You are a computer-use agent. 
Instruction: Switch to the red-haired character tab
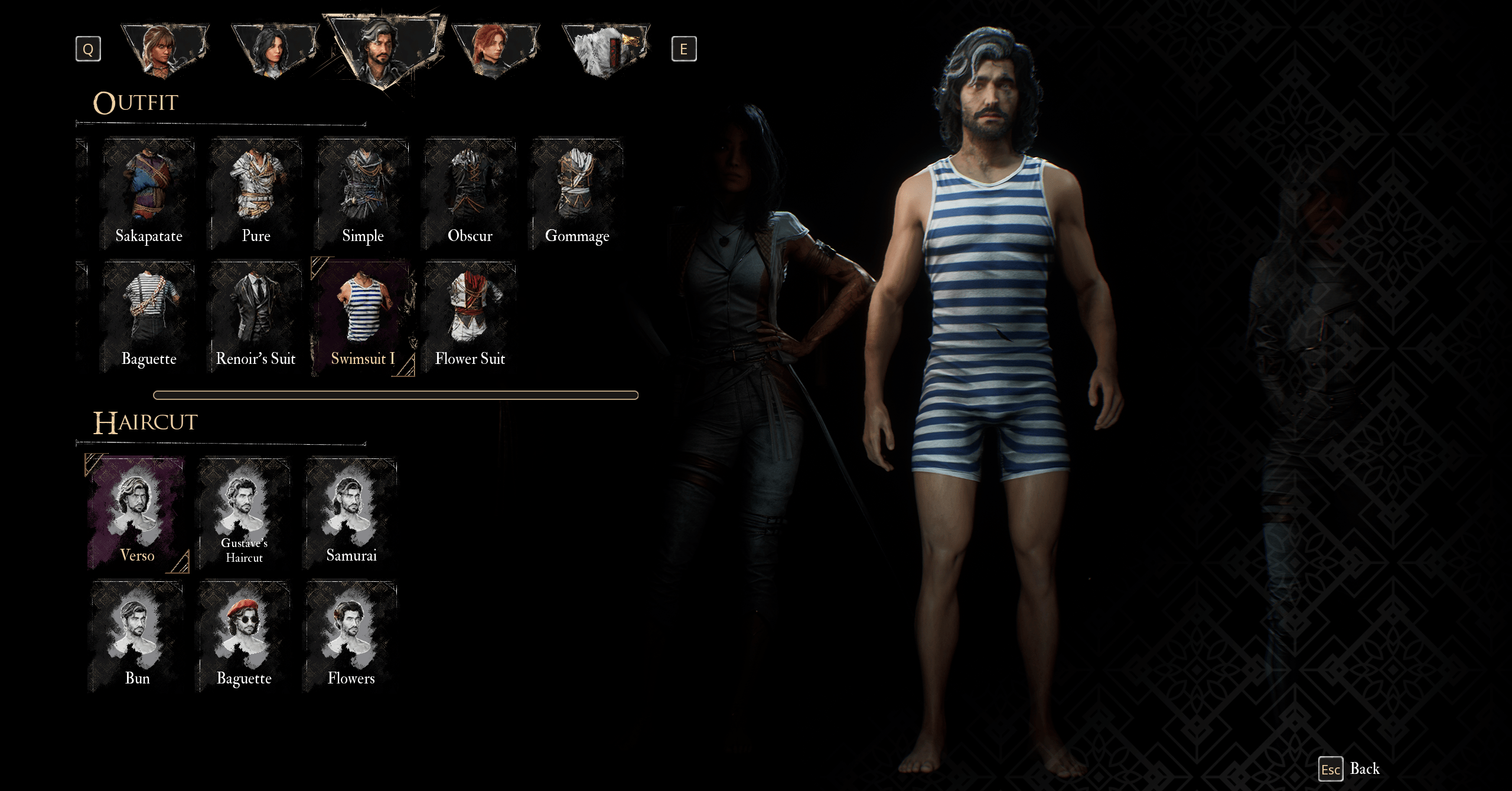click(495, 50)
